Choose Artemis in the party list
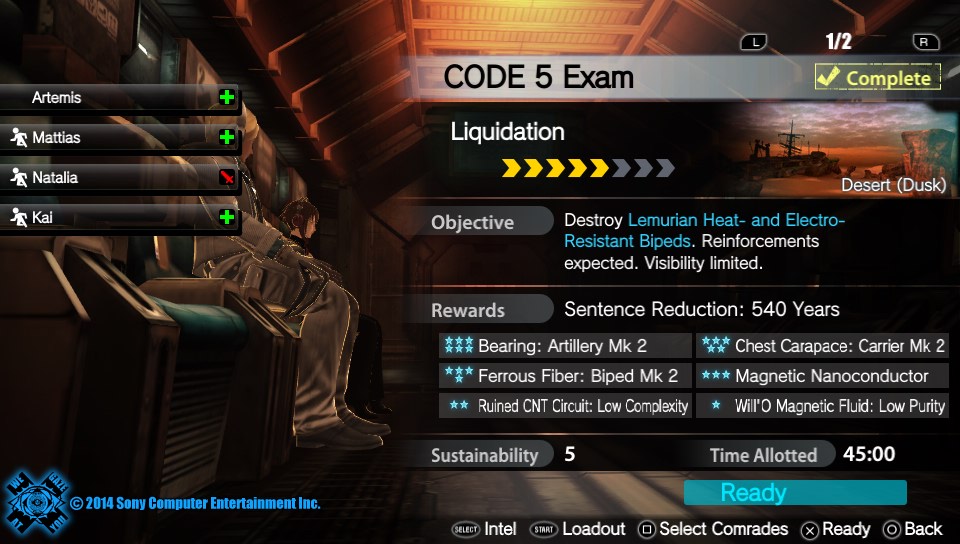Image resolution: width=960 pixels, height=544 pixels. pos(118,98)
